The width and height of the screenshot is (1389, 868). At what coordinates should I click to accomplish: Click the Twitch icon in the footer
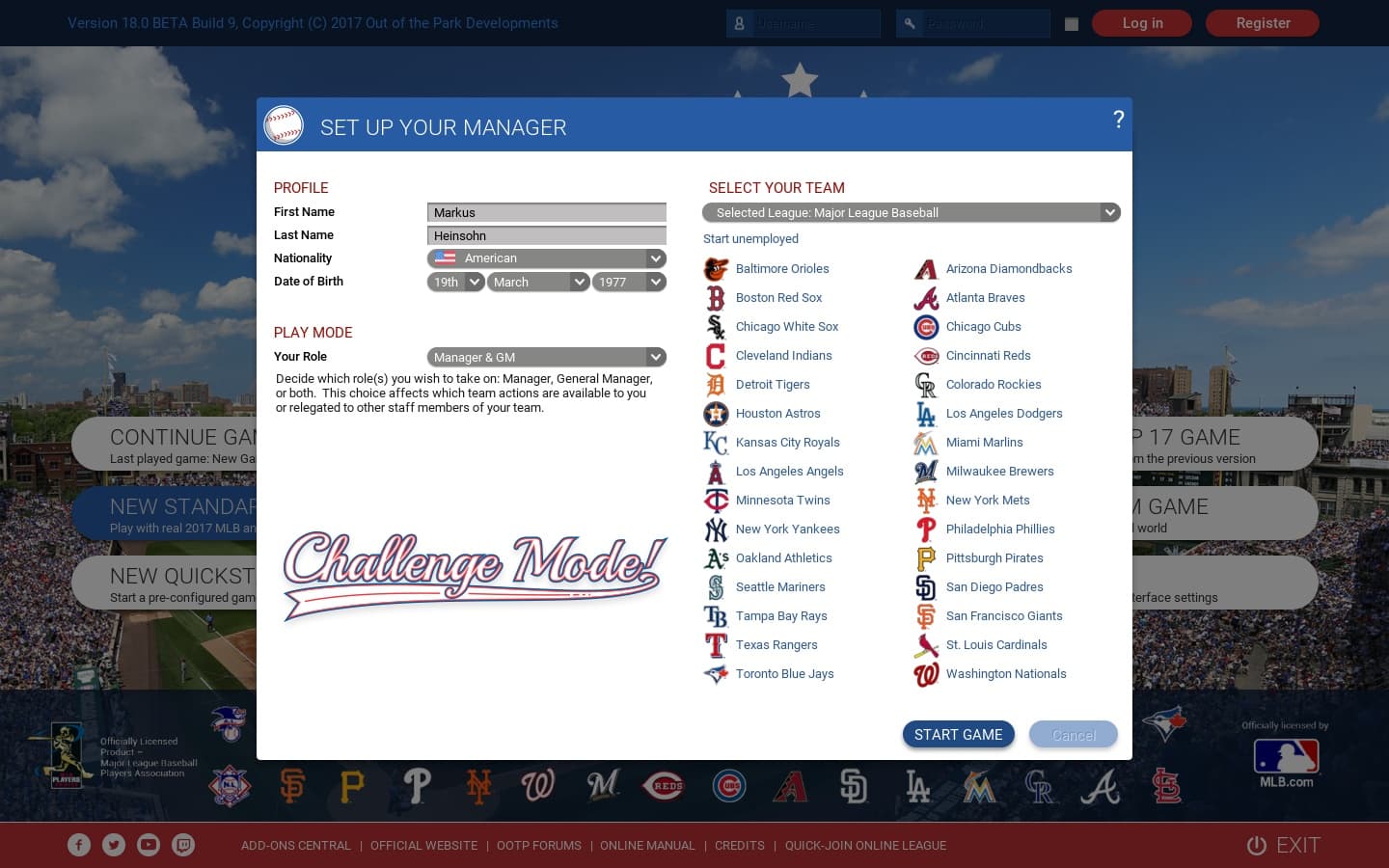coord(183,844)
